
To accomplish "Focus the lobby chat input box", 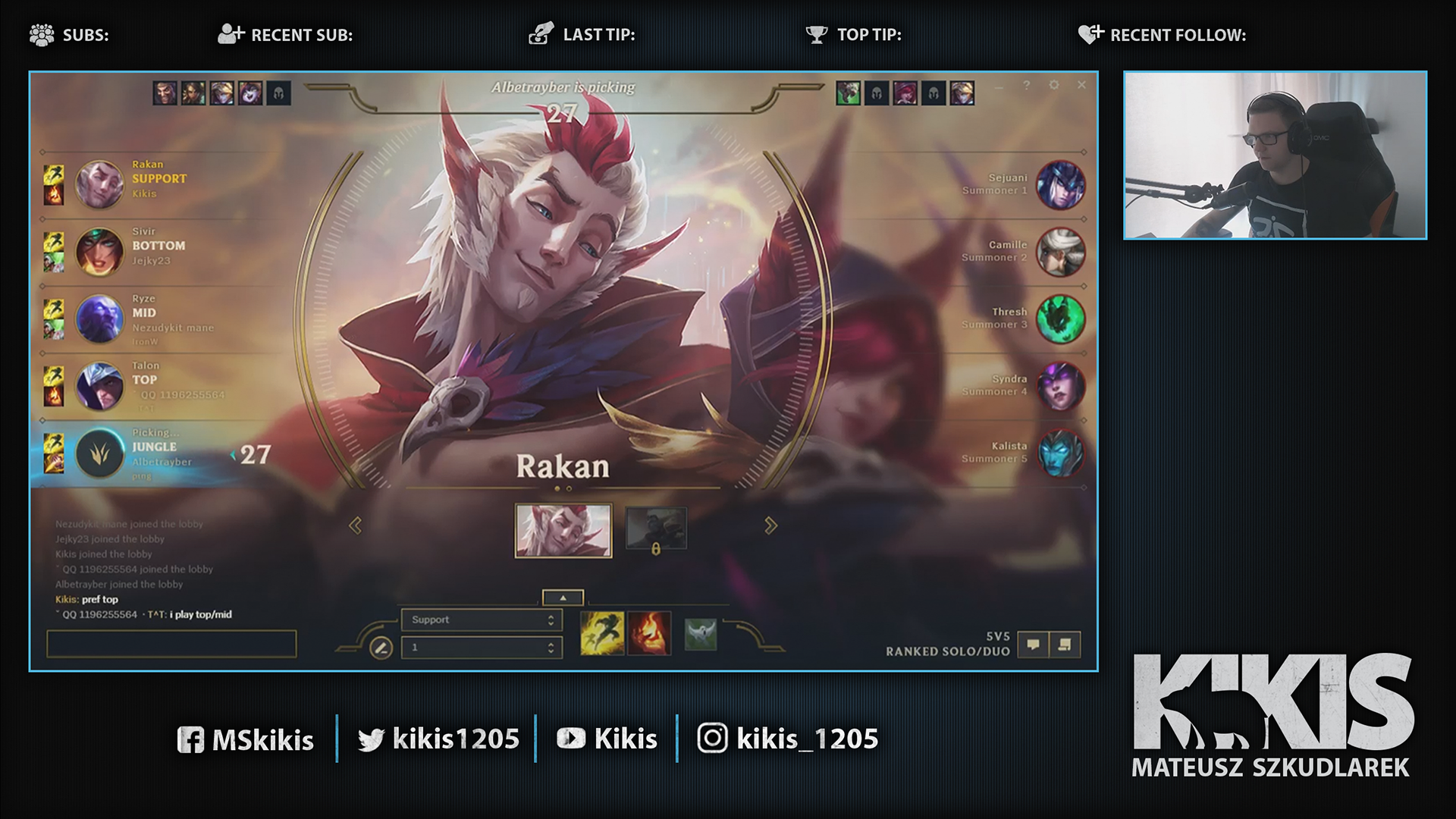I will click(x=171, y=645).
